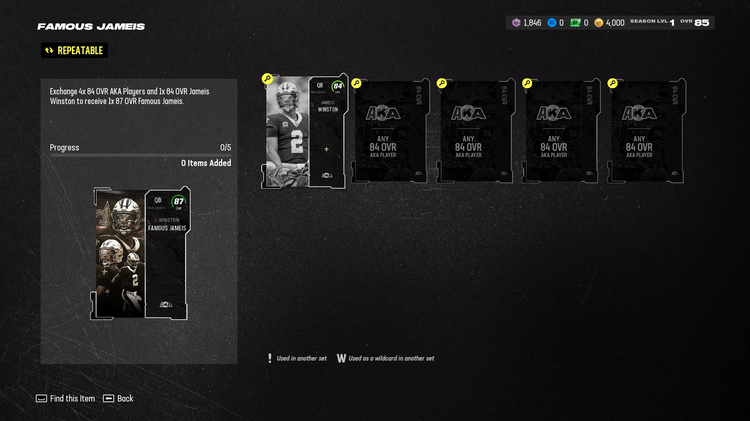
Task: Select the 84 OVR Jameis Winston card slot
Action: click(305, 132)
